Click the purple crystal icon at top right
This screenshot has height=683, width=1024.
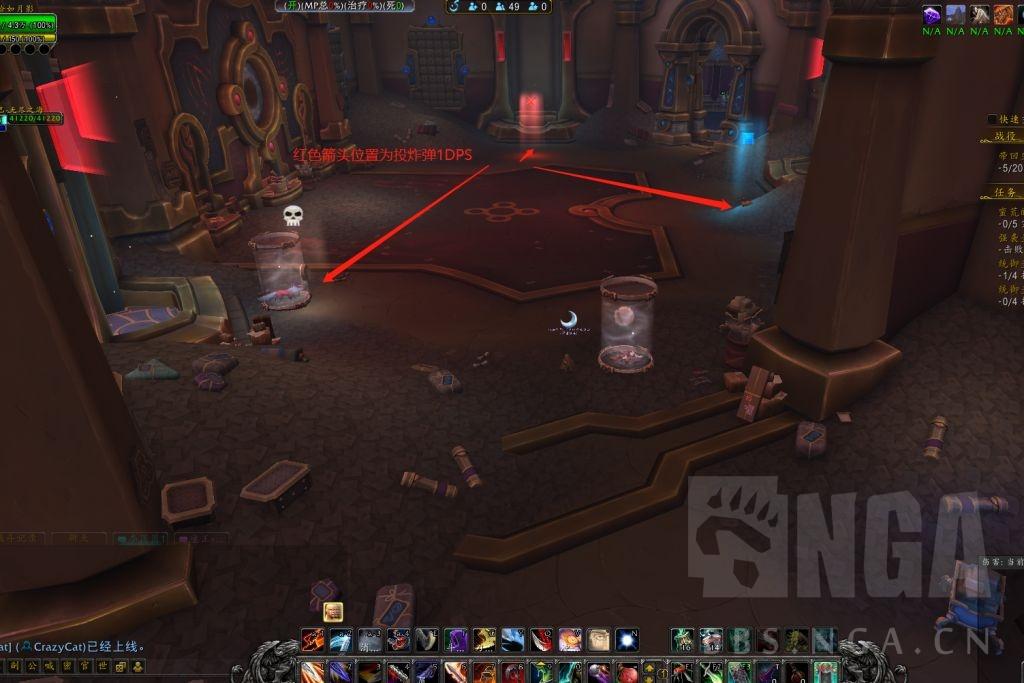[x=931, y=14]
